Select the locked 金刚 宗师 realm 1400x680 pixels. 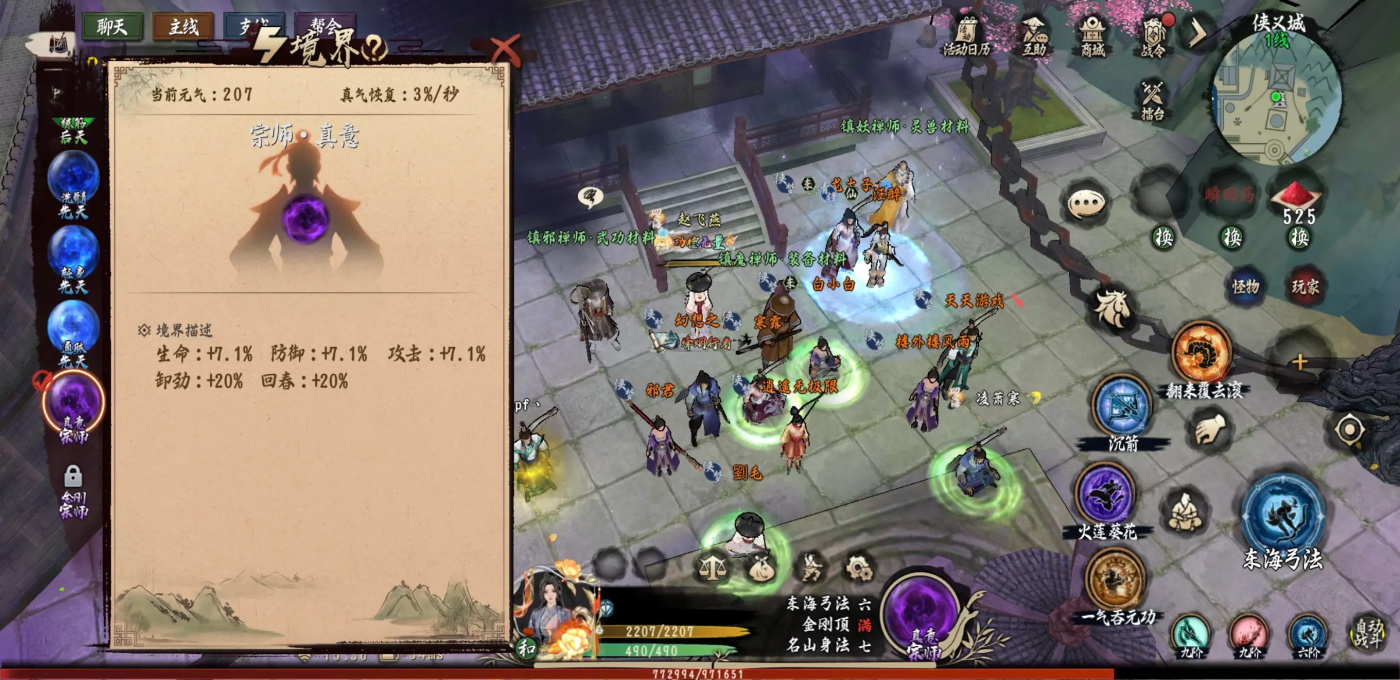coord(73,489)
